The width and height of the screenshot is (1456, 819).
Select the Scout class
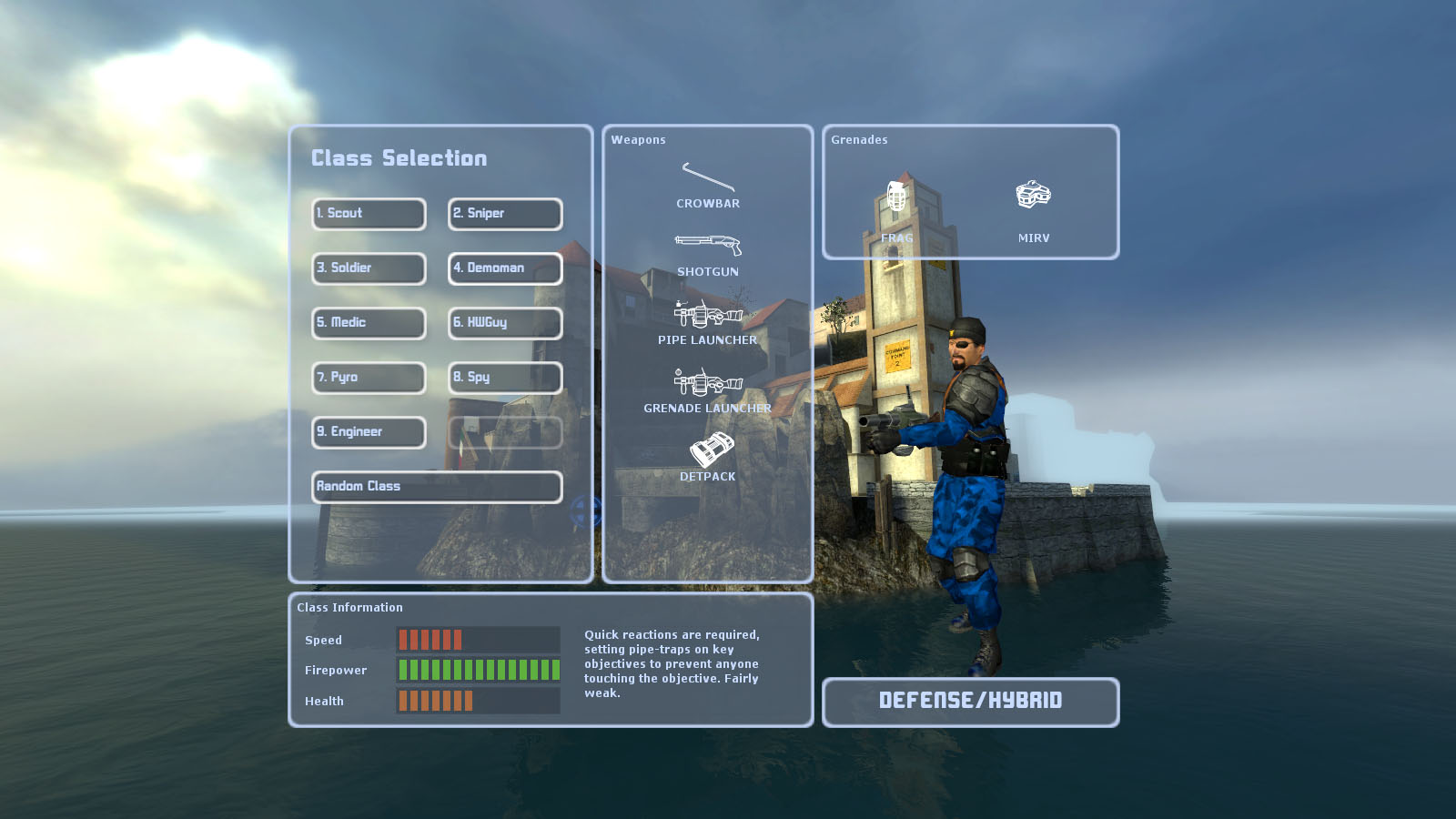[369, 214]
